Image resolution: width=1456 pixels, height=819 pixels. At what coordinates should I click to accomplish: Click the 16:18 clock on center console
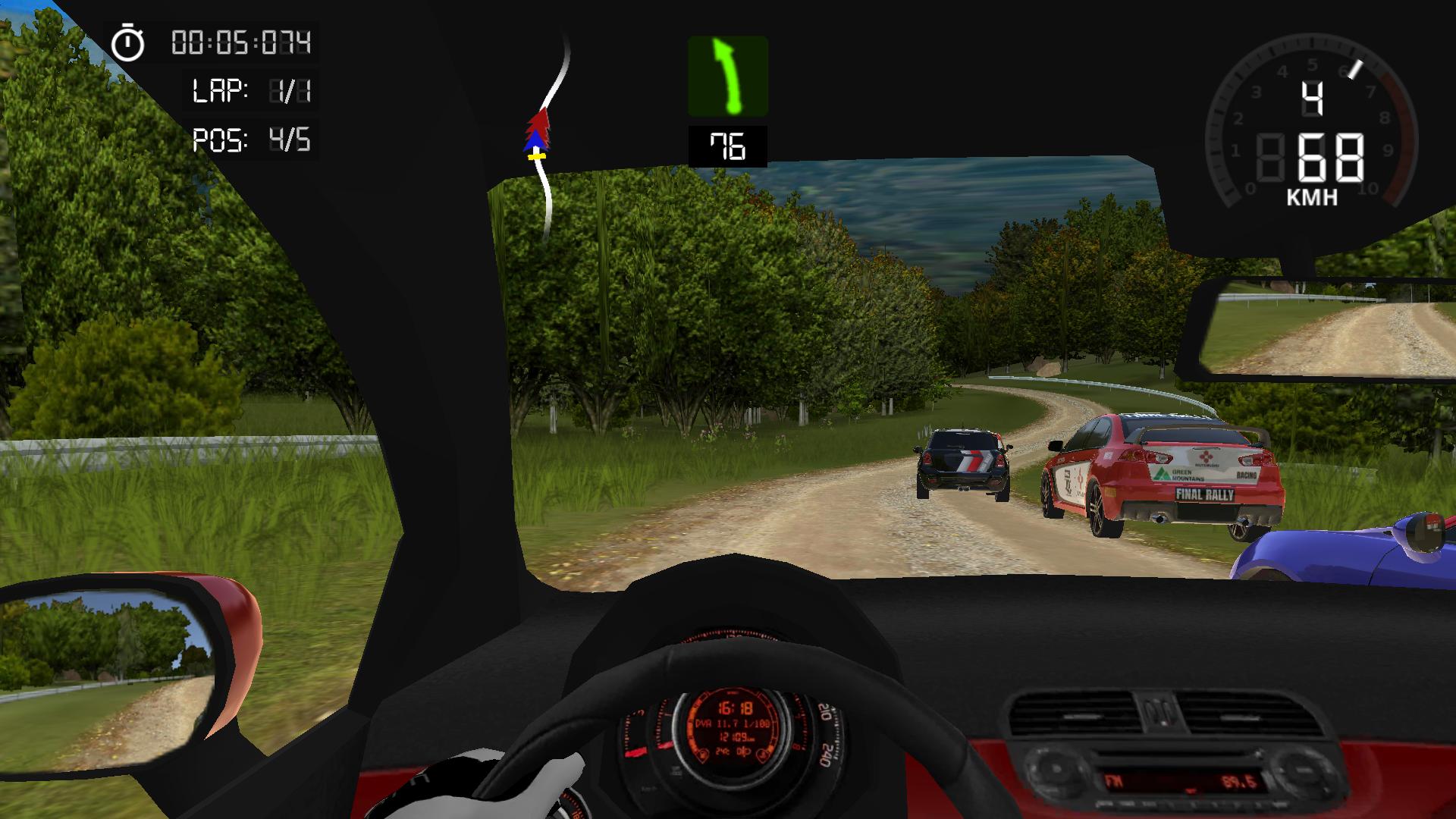734,708
